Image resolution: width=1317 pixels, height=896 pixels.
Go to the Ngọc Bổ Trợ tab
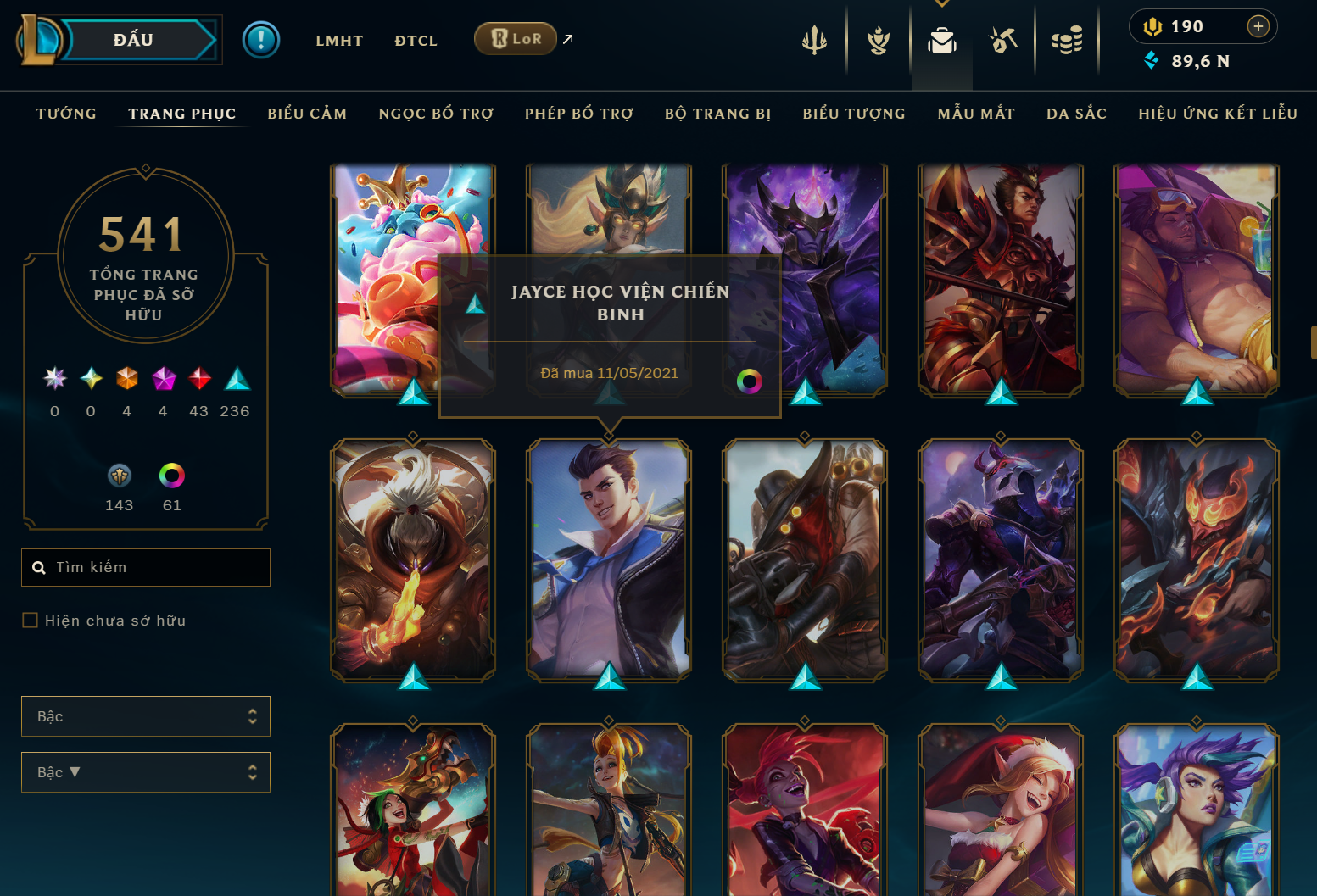pyautogui.click(x=436, y=114)
